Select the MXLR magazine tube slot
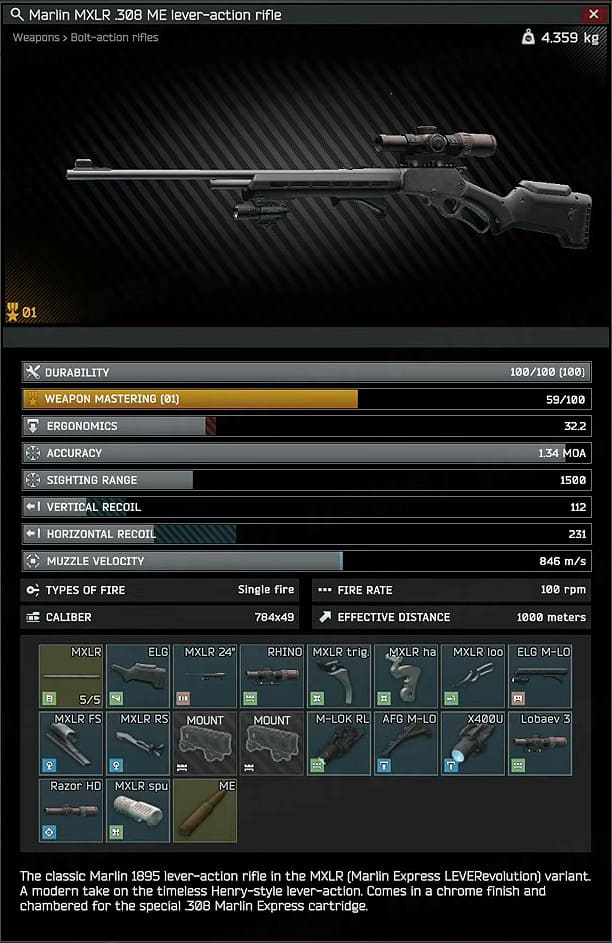This screenshot has width=612, height=943. (x=71, y=676)
